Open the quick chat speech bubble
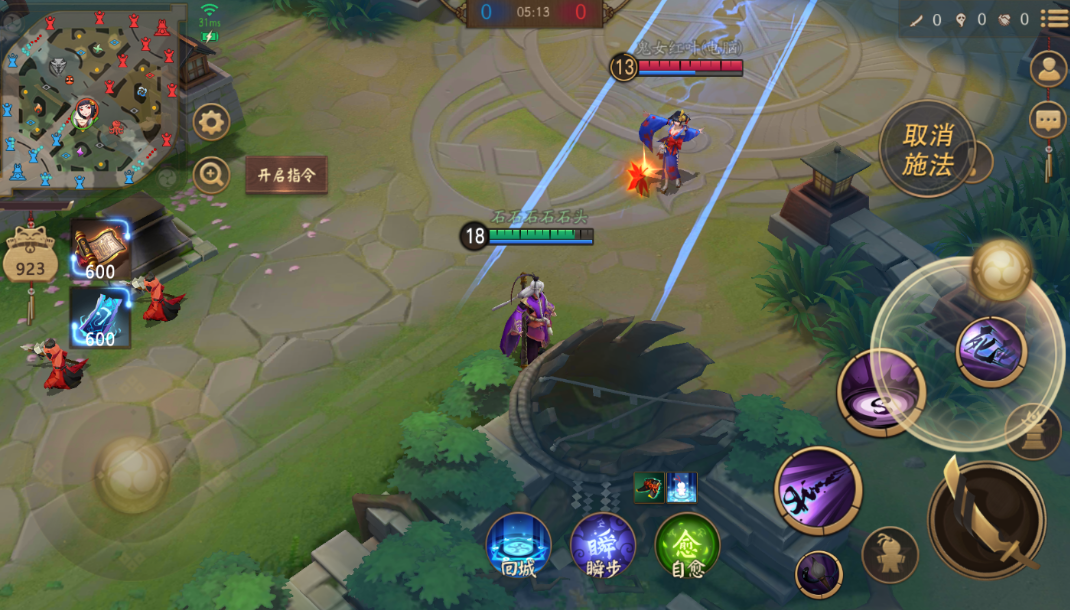Screen dimensions: 1070x610 [1048, 120]
